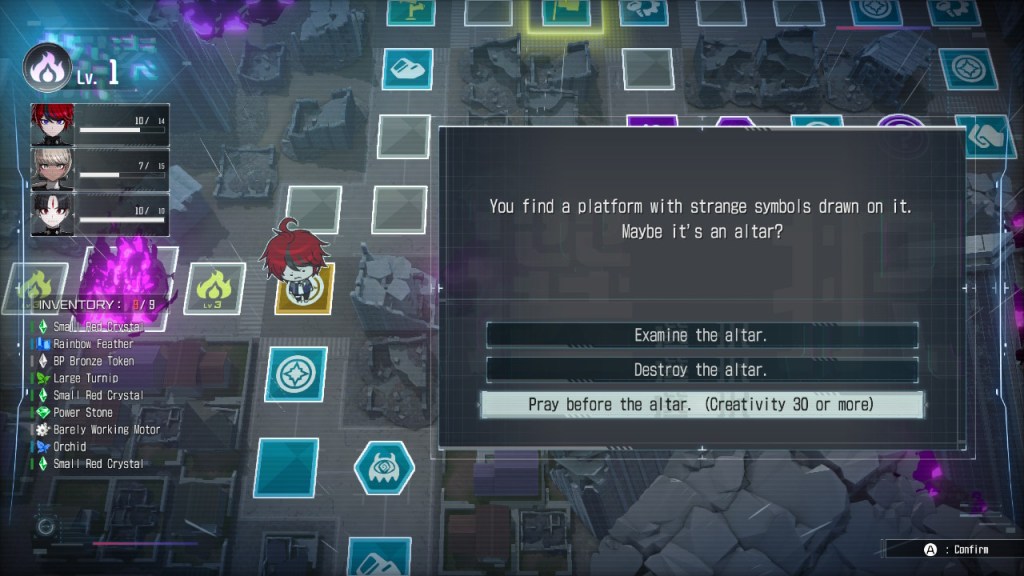Click the flame level icon

47,68
